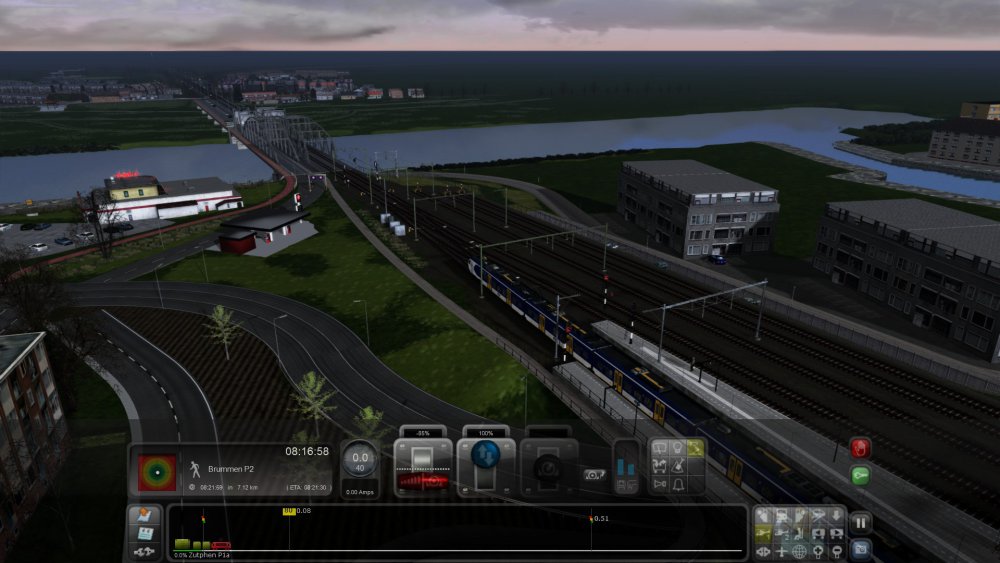Zoom out with the minus magnifier
This screenshot has height=563, width=1000.
point(836,551)
